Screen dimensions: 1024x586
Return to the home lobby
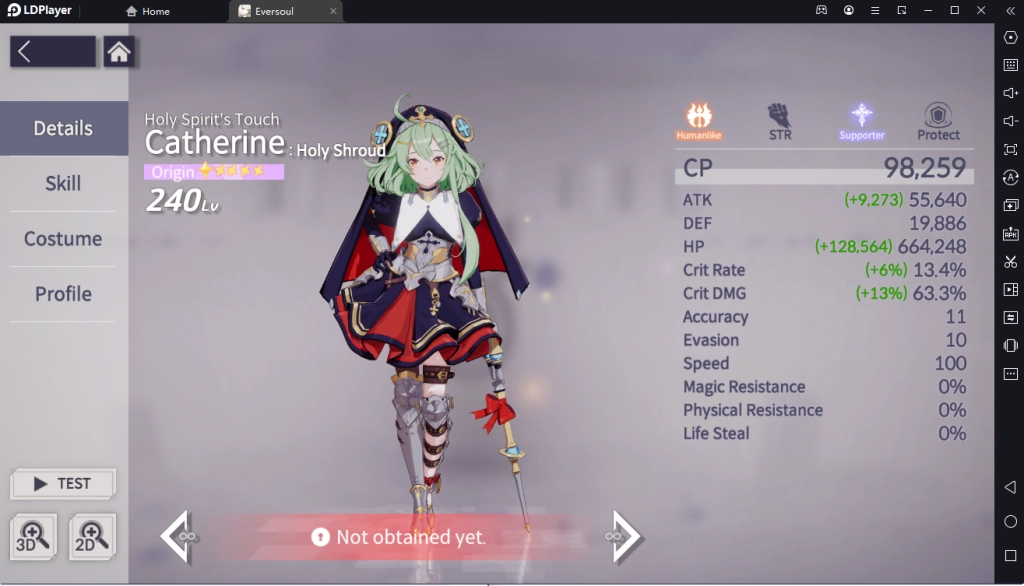pyautogui.click(x=119, y=52)
